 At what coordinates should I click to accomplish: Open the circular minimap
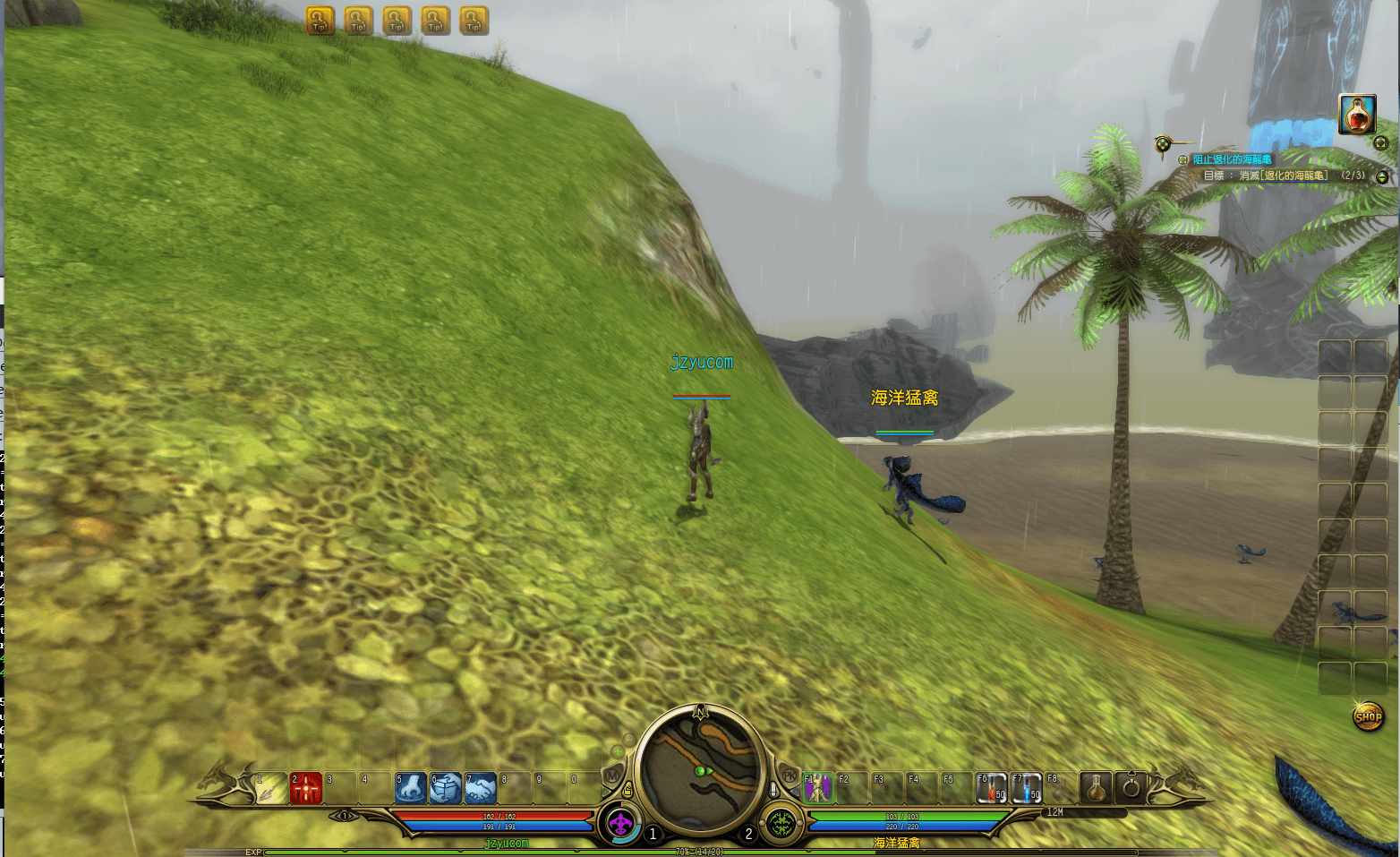point(701,768)
